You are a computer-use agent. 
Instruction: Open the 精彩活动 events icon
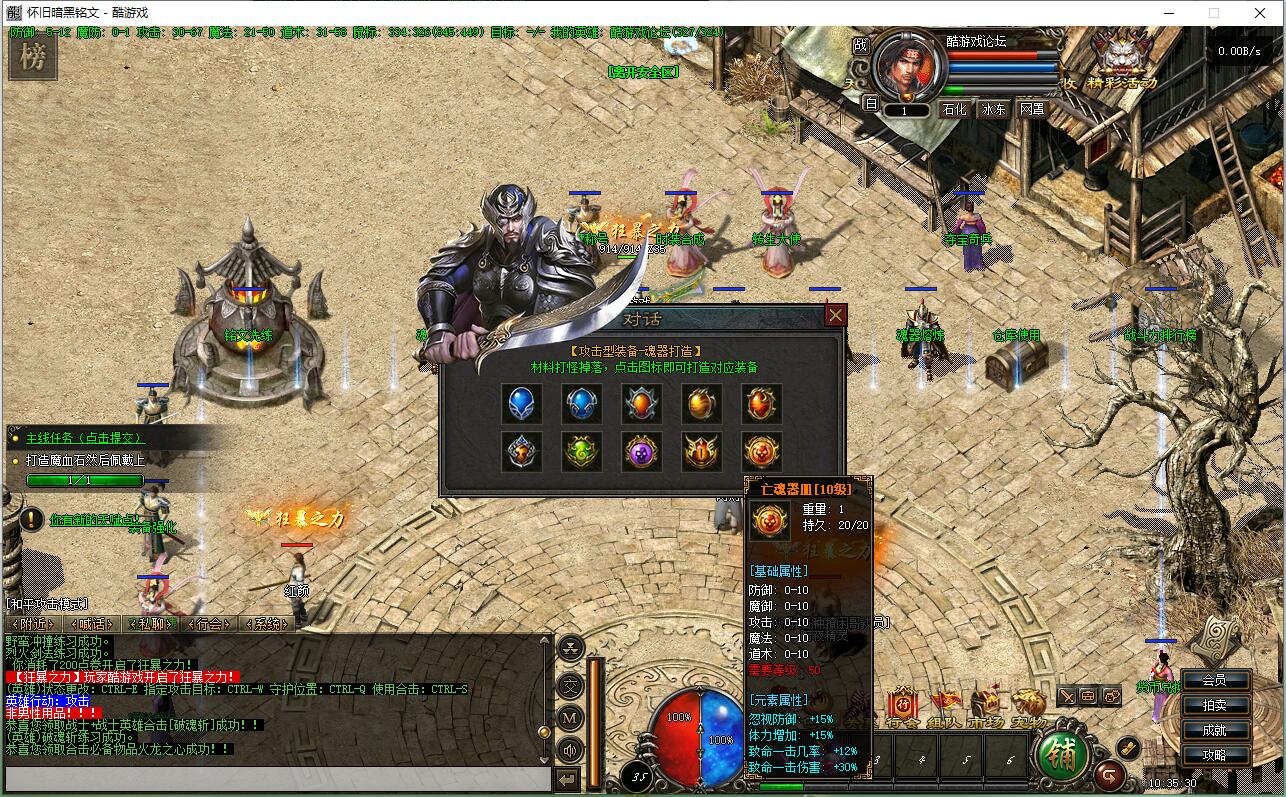pos(1121,59)
